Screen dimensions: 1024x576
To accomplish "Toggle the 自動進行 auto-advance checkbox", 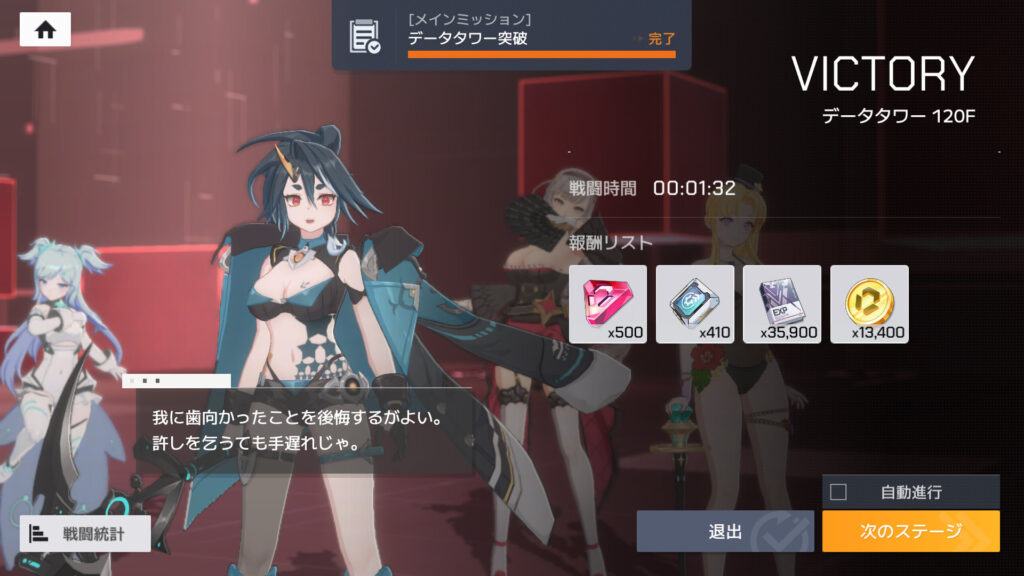I will pyautogui.click(x=839, y=492).
